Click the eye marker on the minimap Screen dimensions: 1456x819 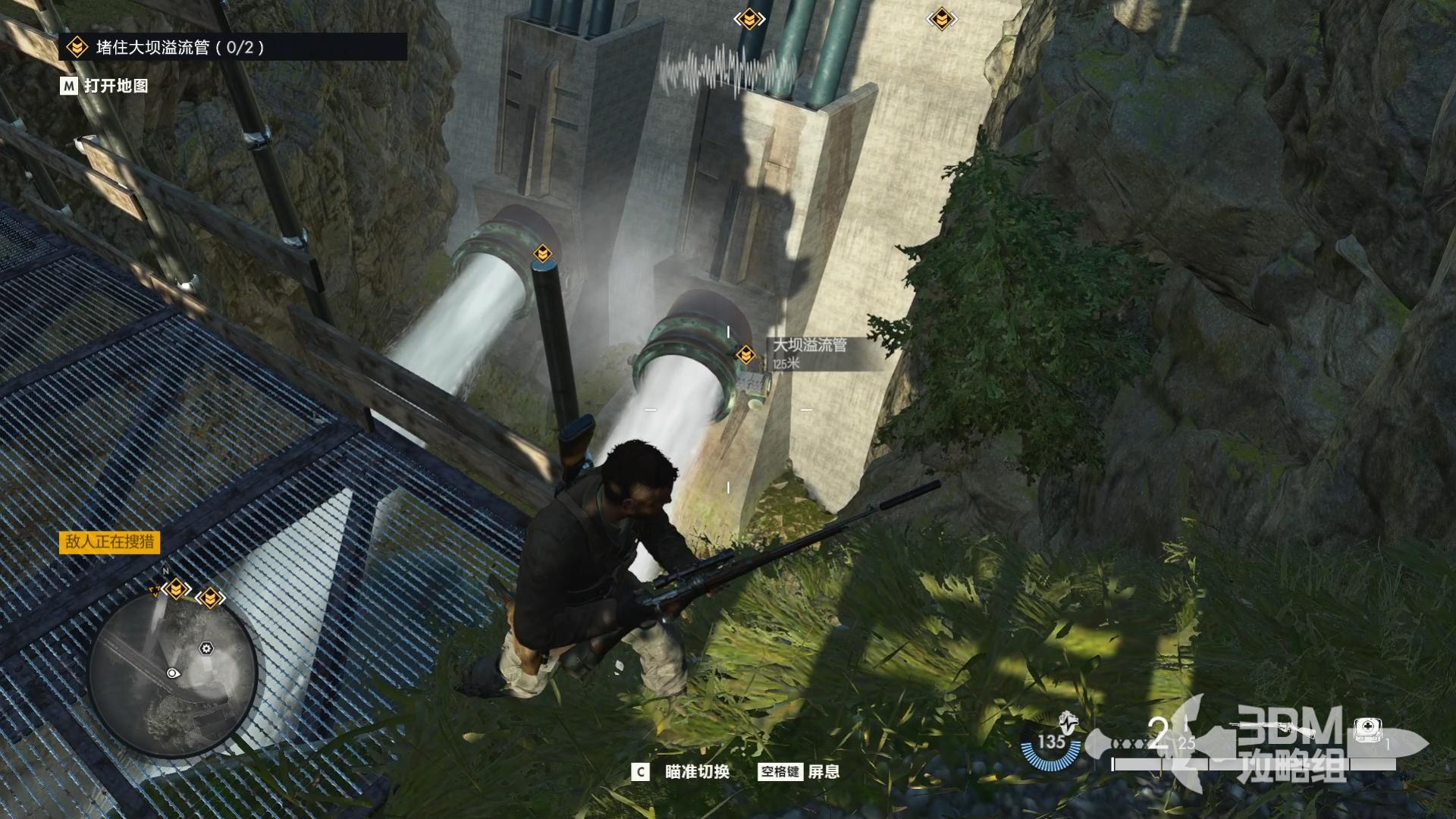[x=173, y=673]
